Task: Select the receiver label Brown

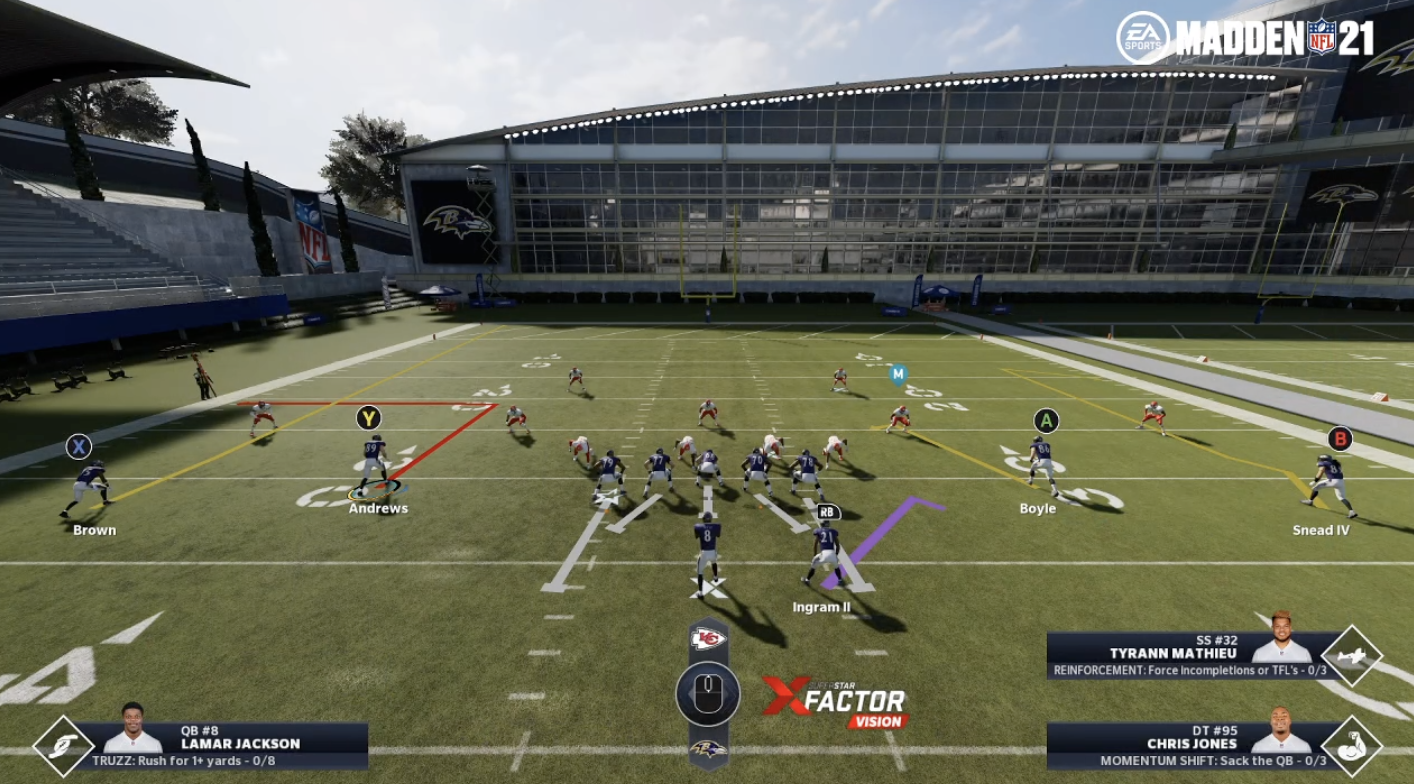Action: (94, 530)
